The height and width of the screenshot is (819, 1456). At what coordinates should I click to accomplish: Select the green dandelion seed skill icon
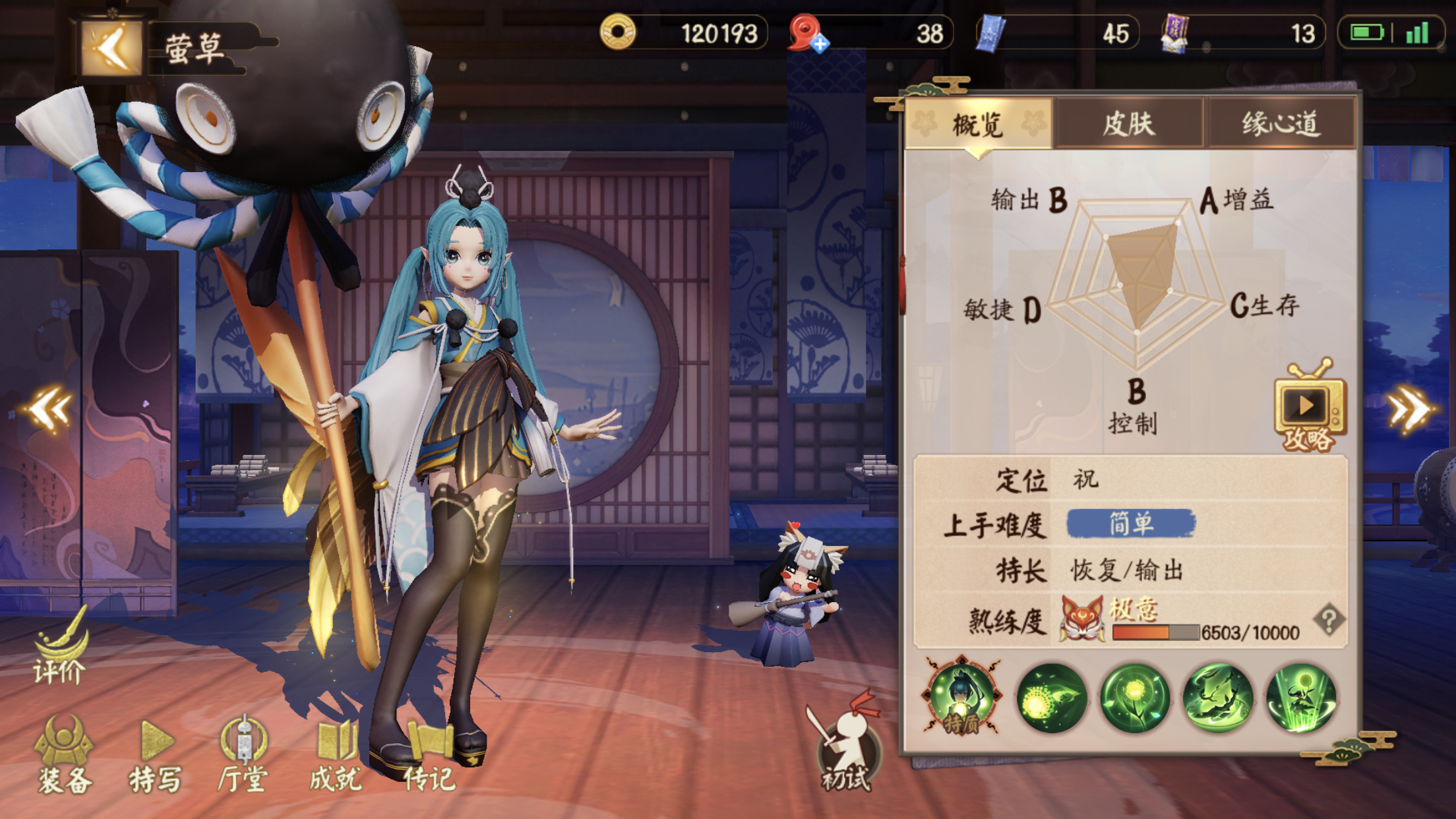[1052, 698]
